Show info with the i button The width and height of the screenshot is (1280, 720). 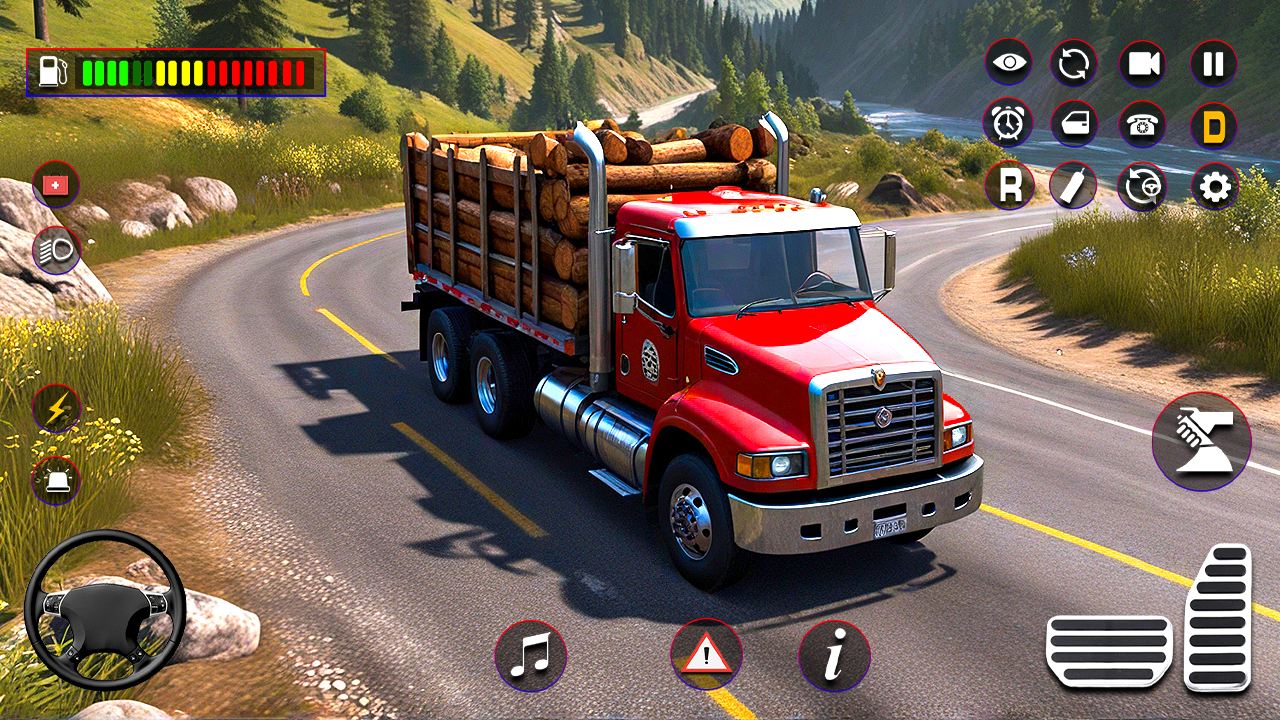pyautogui.click(x=834, y=656)
